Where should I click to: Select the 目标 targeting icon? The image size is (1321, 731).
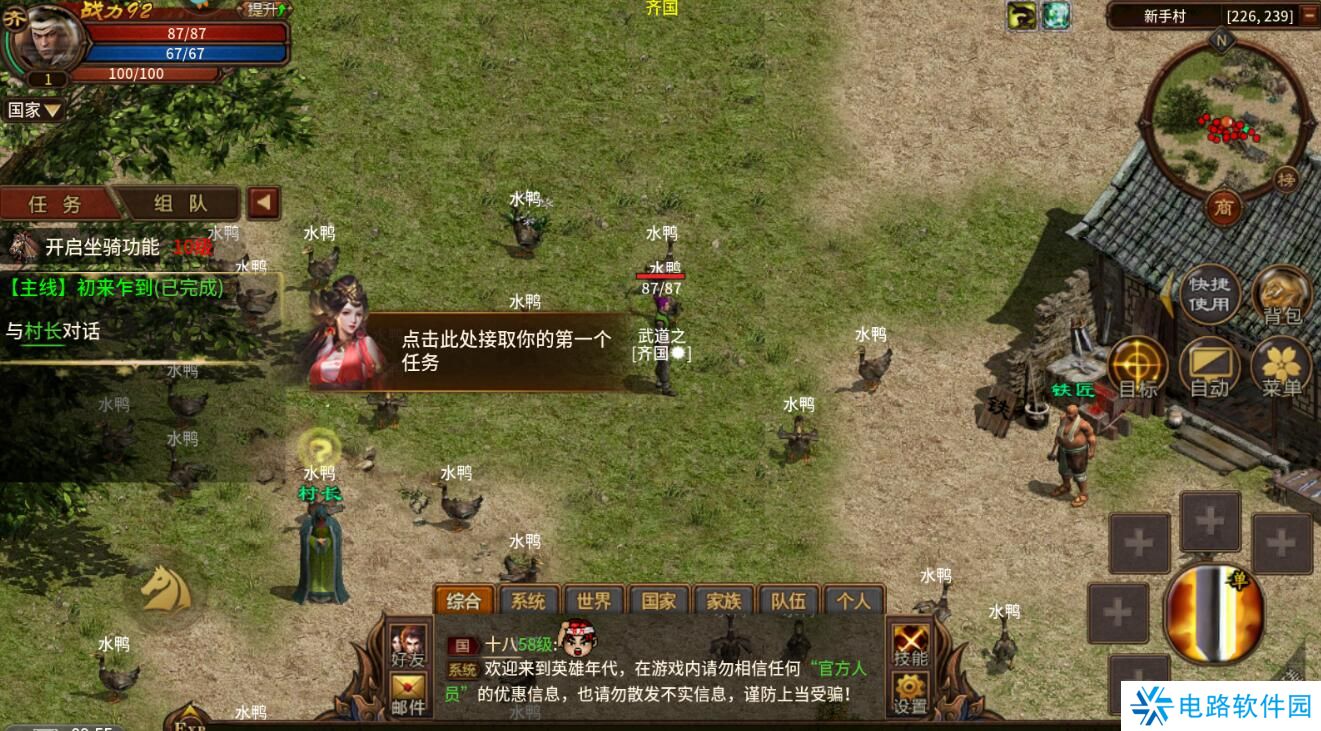click(x=1139, y=362)
